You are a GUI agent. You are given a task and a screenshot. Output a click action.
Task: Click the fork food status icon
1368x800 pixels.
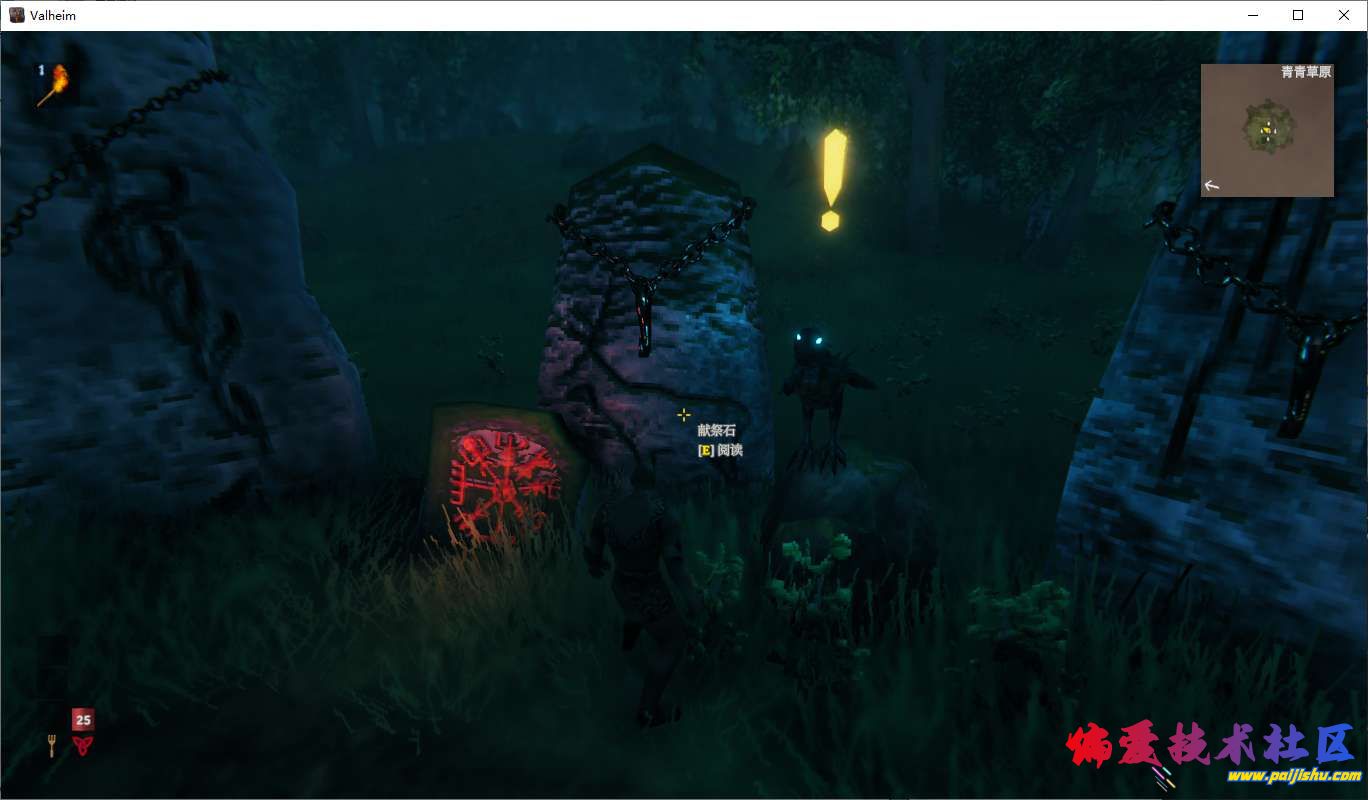52,745
